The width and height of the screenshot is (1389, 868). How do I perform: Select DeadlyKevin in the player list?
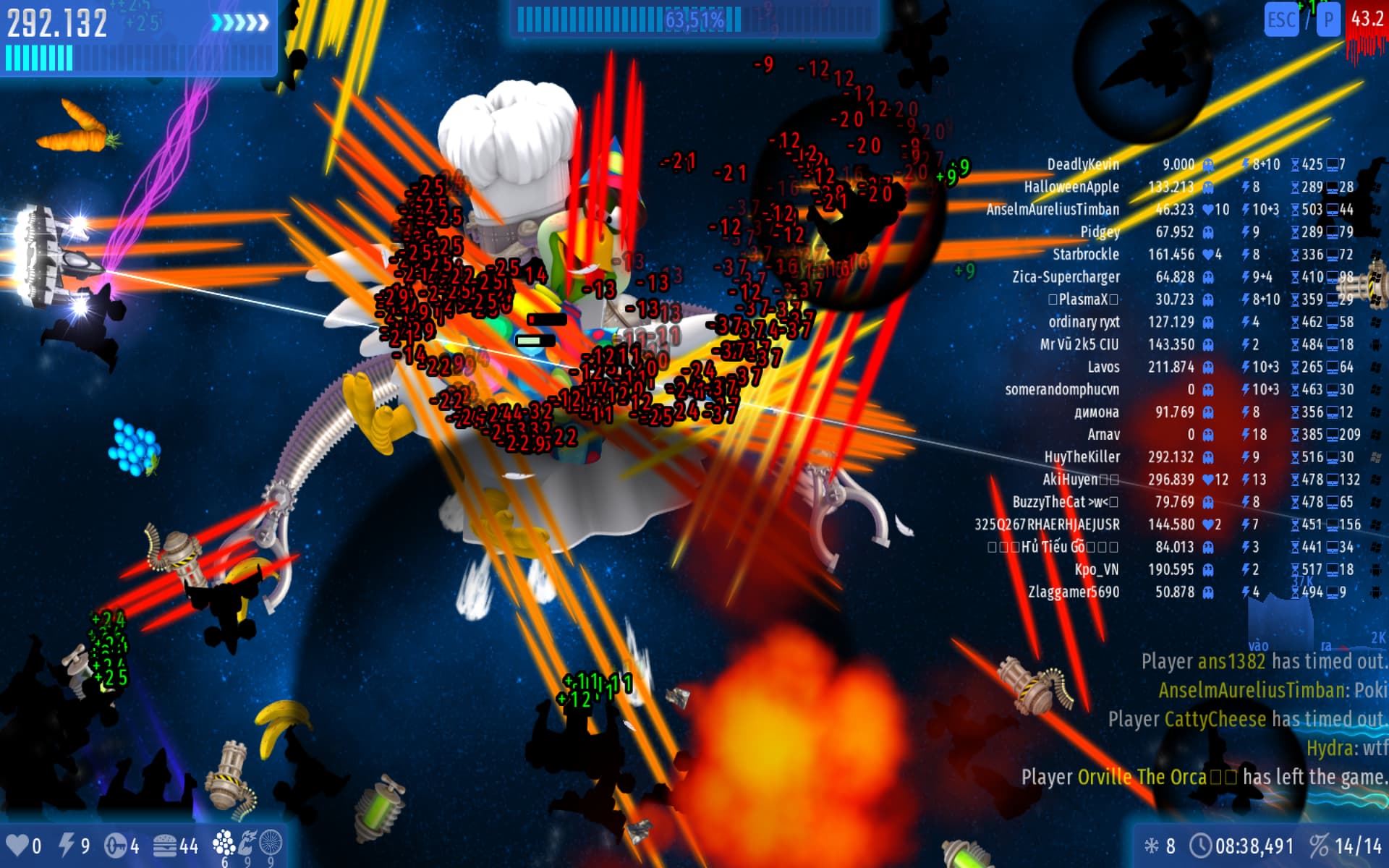(x=1083, y=165)
